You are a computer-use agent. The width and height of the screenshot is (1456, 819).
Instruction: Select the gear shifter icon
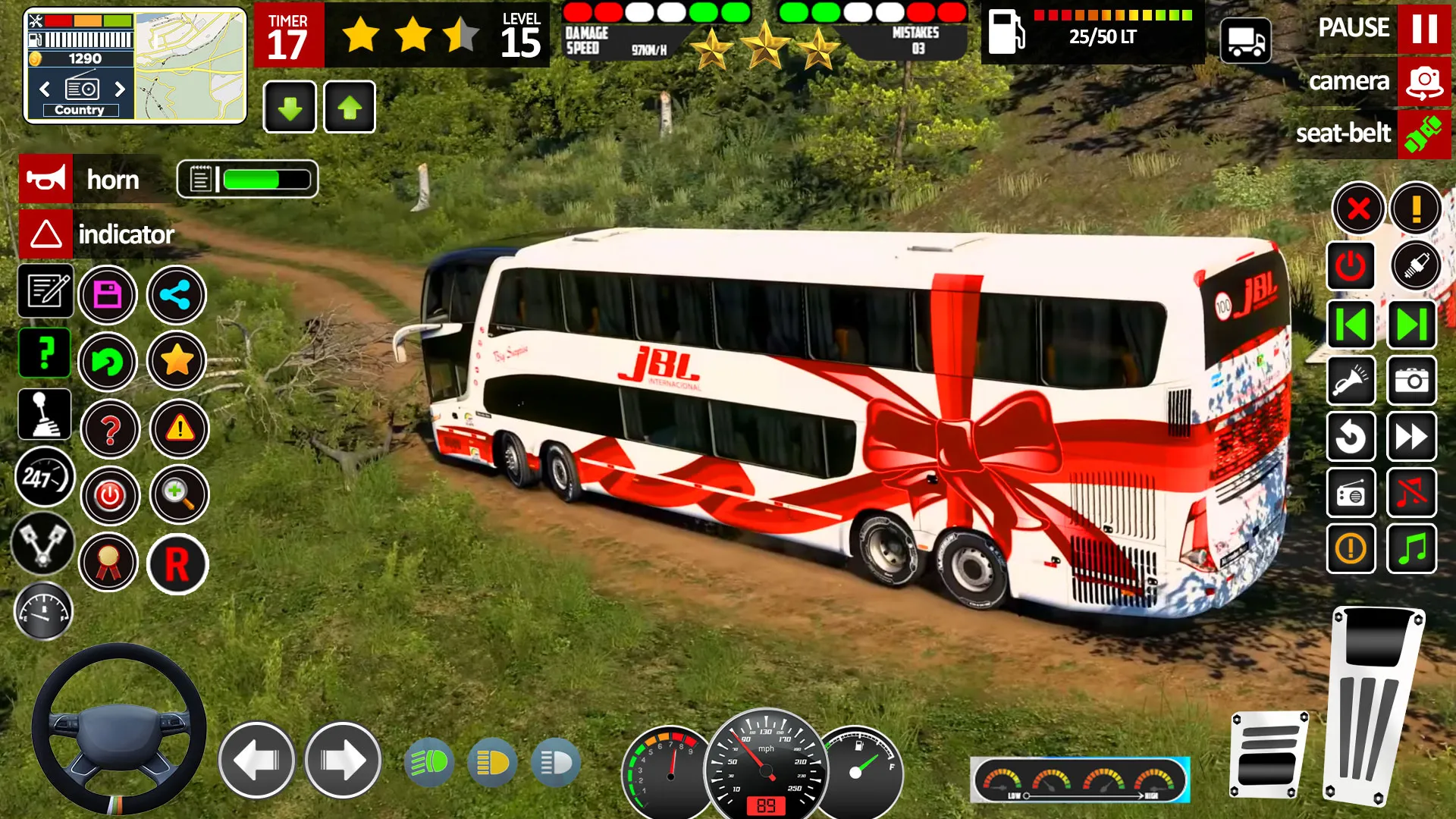pos(43,414)
